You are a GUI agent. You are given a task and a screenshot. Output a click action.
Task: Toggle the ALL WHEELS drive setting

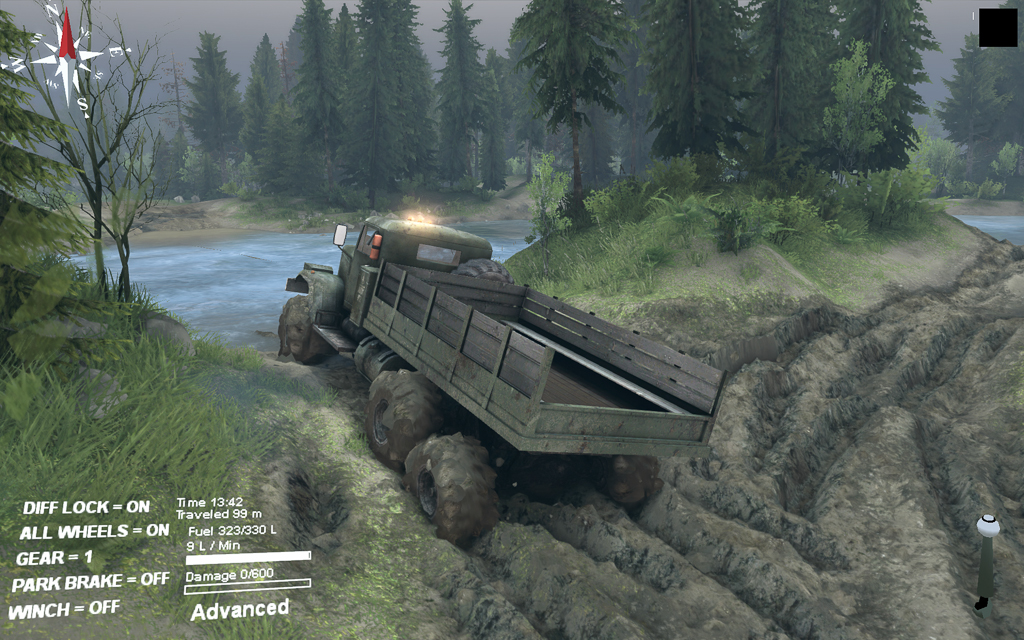point(94,531)
